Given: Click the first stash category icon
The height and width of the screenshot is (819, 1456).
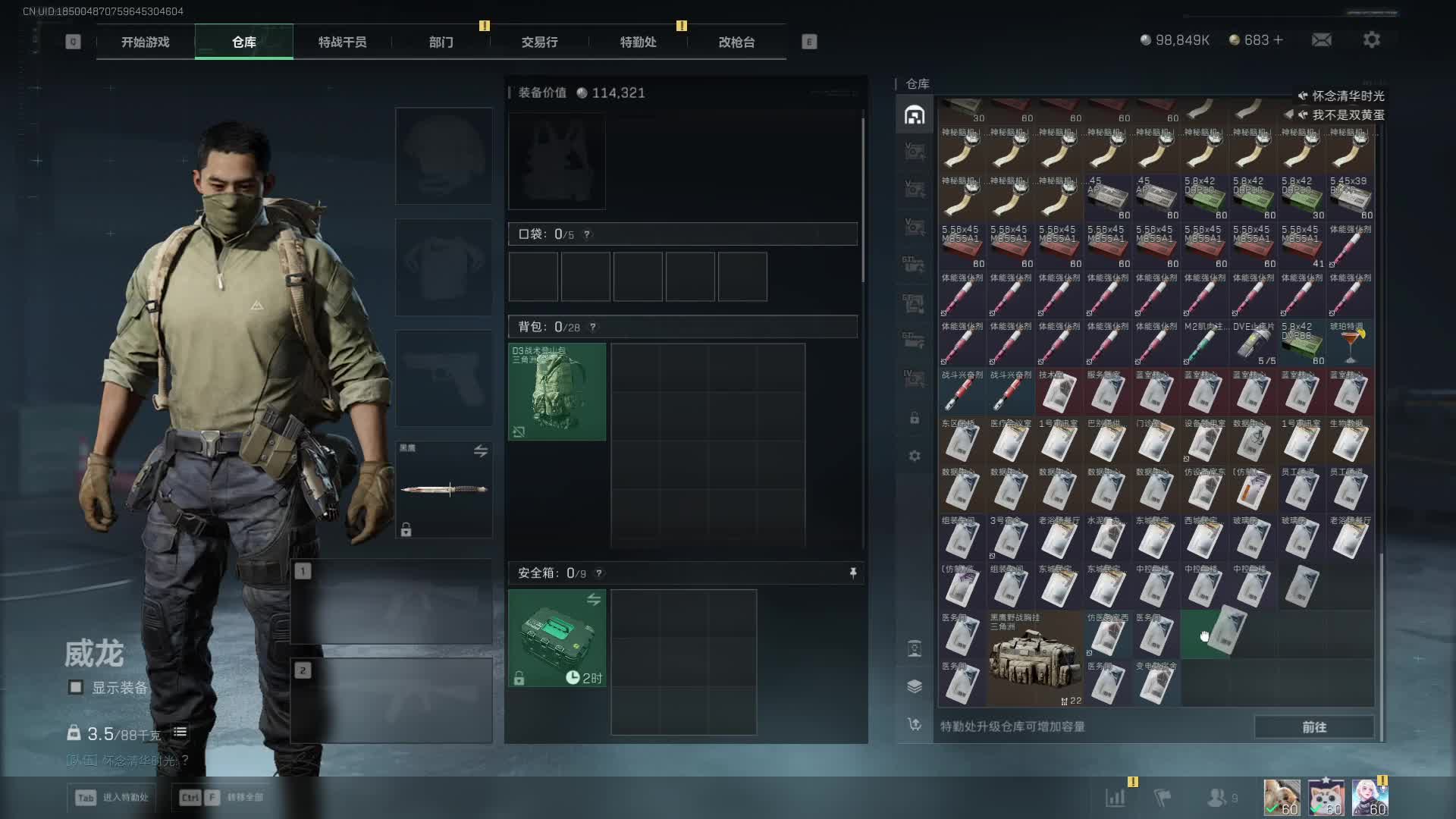Looking at the screenshot, I should pyautogui.click(x=915, y=115).
